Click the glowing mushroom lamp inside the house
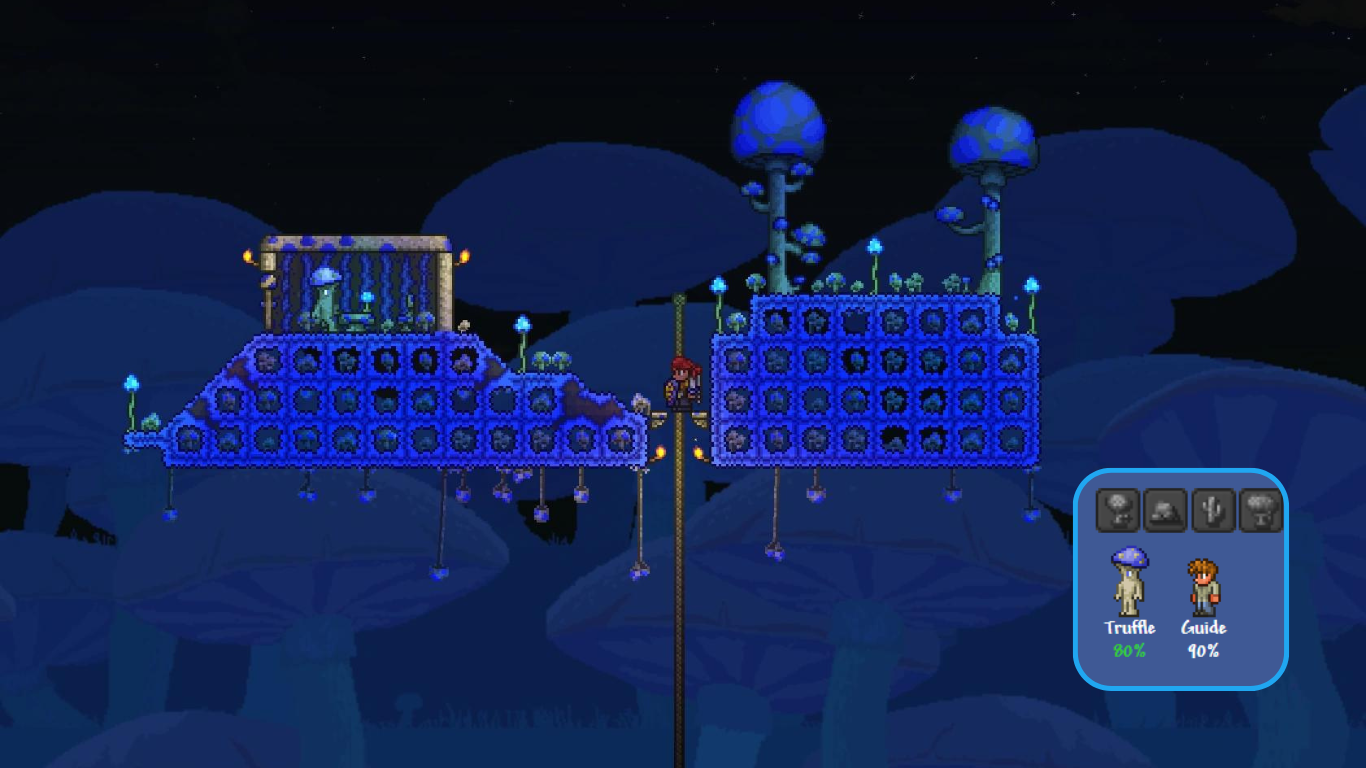Image resolution: width=1366 pixels, height=768 pixels. tap(368, 297)
